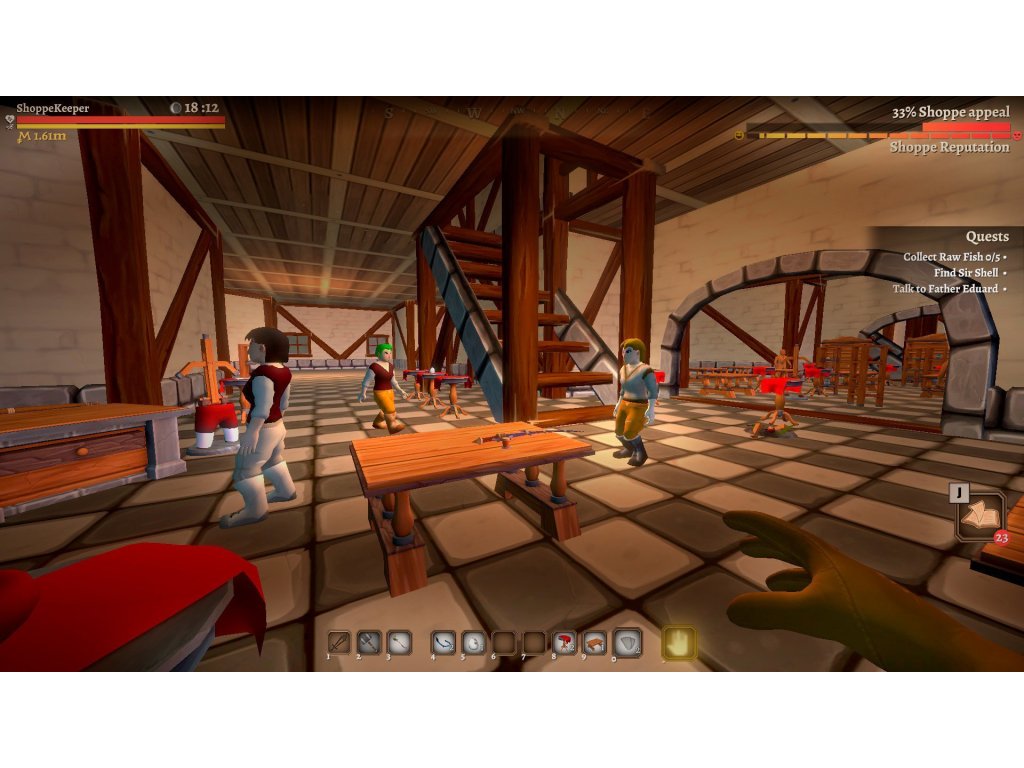Pick the wooden table in hotbar slot 9
The width and height of the screenshot is (1024, 768).
(x=594, y=642)
